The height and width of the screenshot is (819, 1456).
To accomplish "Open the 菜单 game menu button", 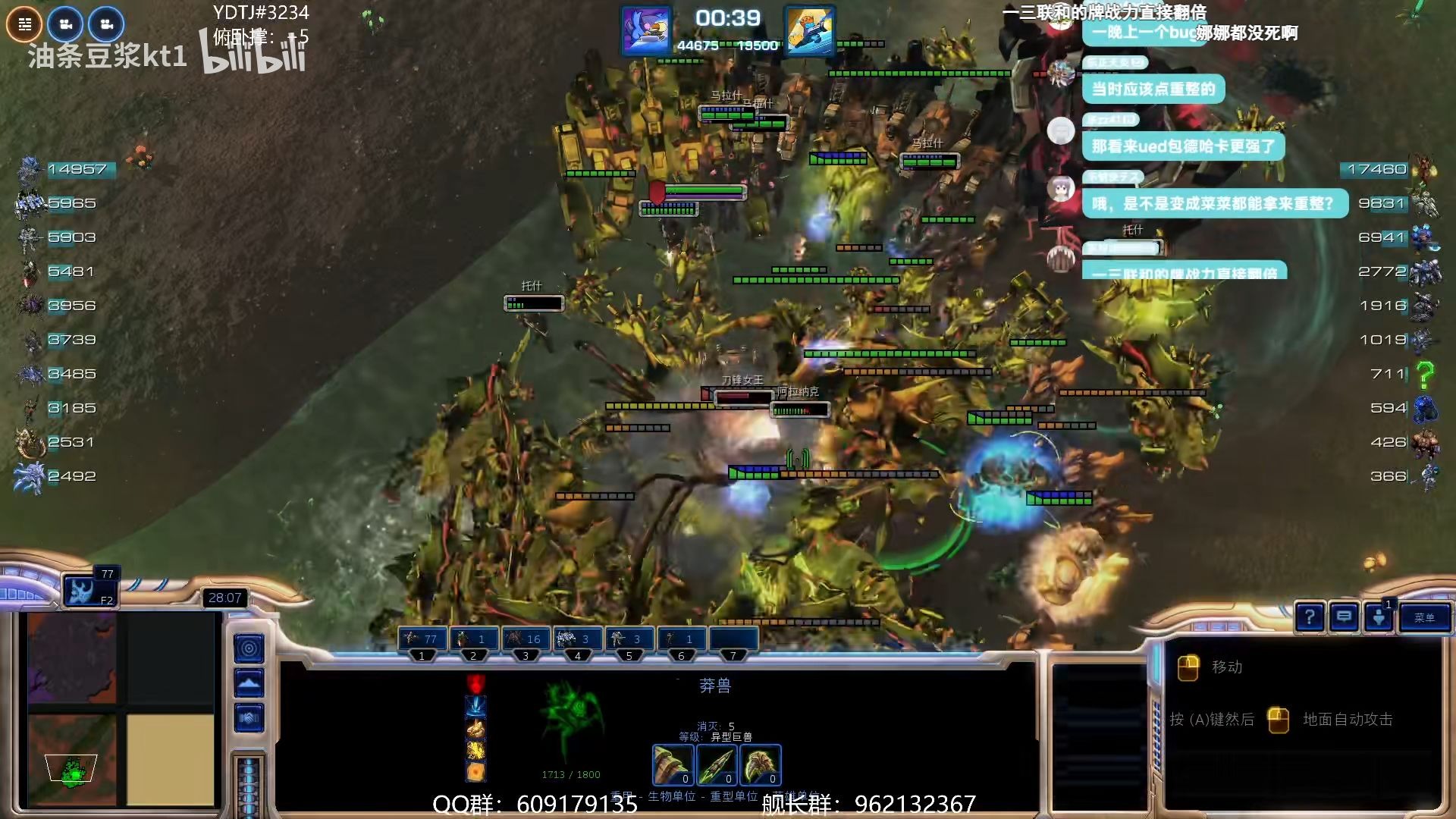I will [x=1424, y=618].
